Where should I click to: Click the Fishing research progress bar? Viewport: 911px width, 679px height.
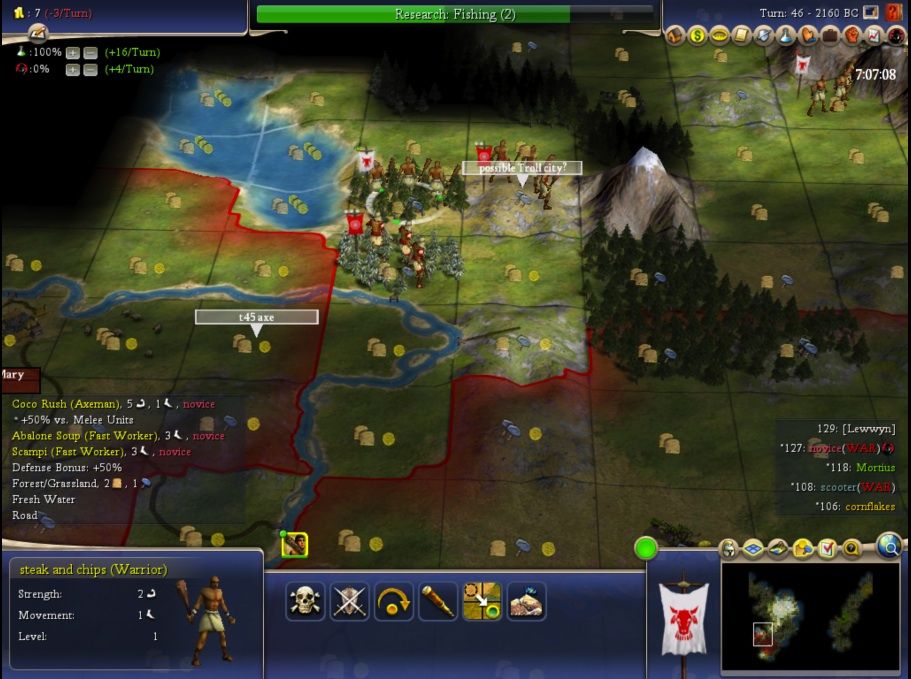click(455, 14)
